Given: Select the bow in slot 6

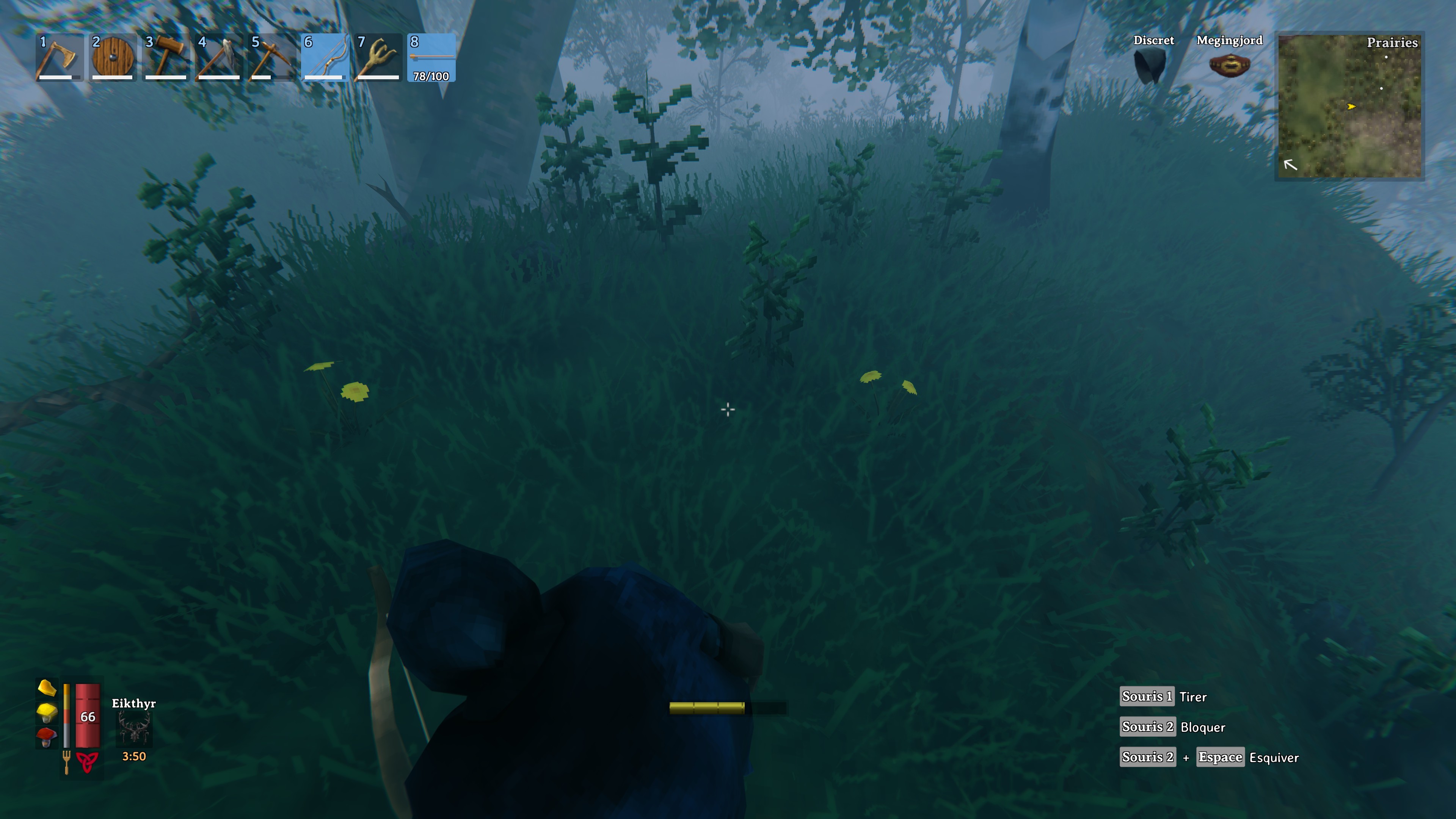Looking at the screenshot, I should [327, 56].
